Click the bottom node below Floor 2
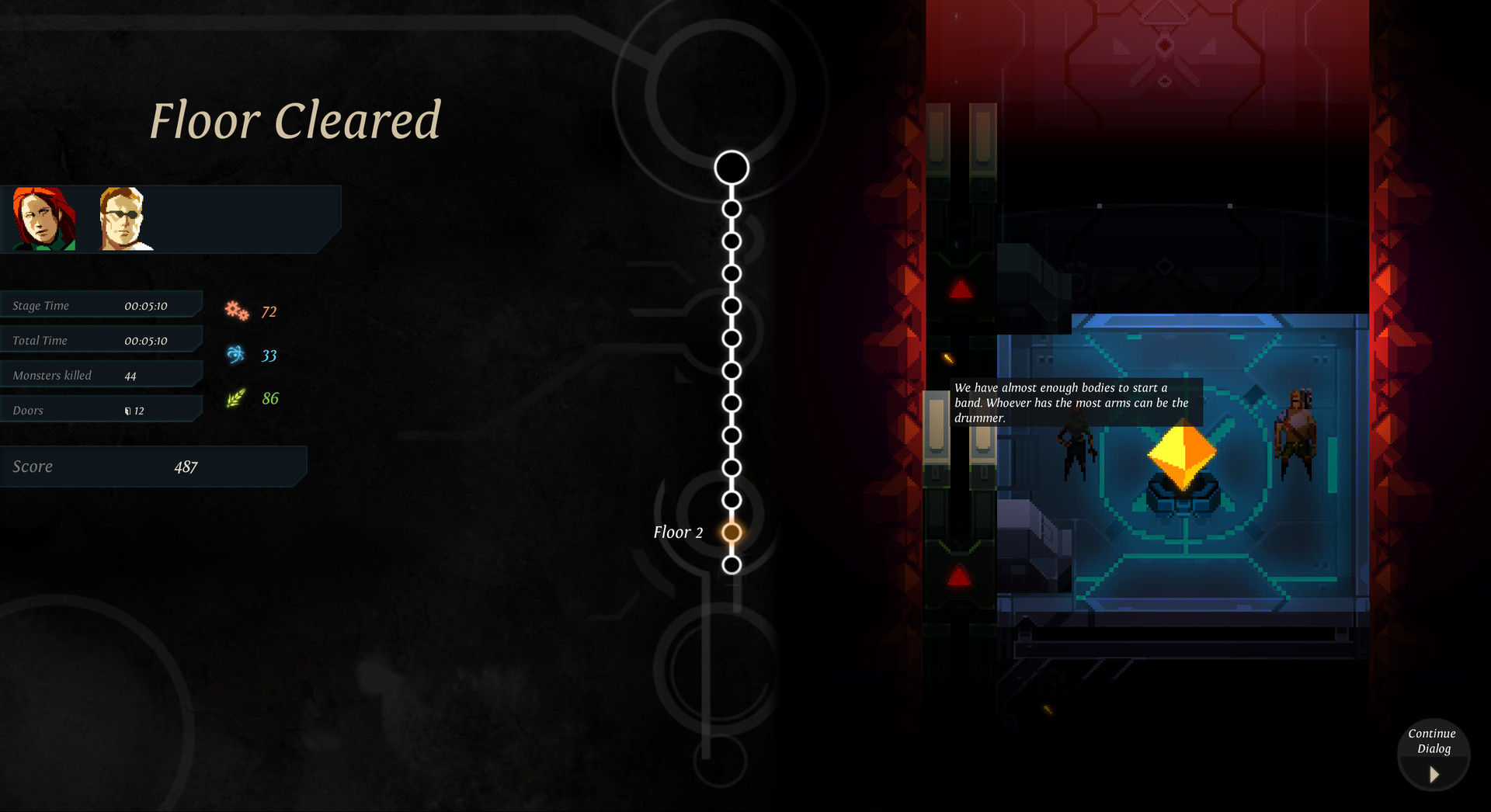1491x812 pixels. pyautogui.click(x=732, y=564)
